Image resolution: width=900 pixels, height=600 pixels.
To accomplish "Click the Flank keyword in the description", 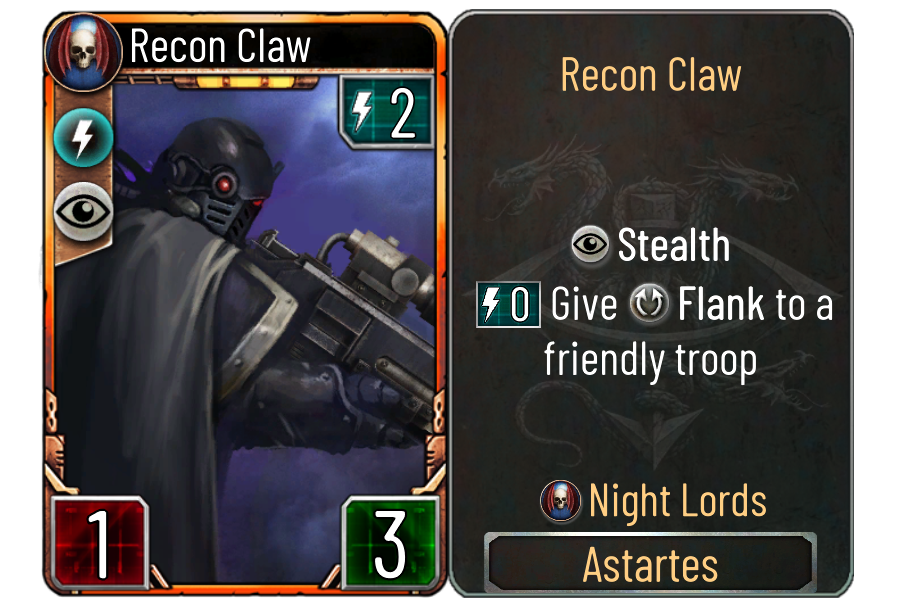I will [x=722, y=305].
